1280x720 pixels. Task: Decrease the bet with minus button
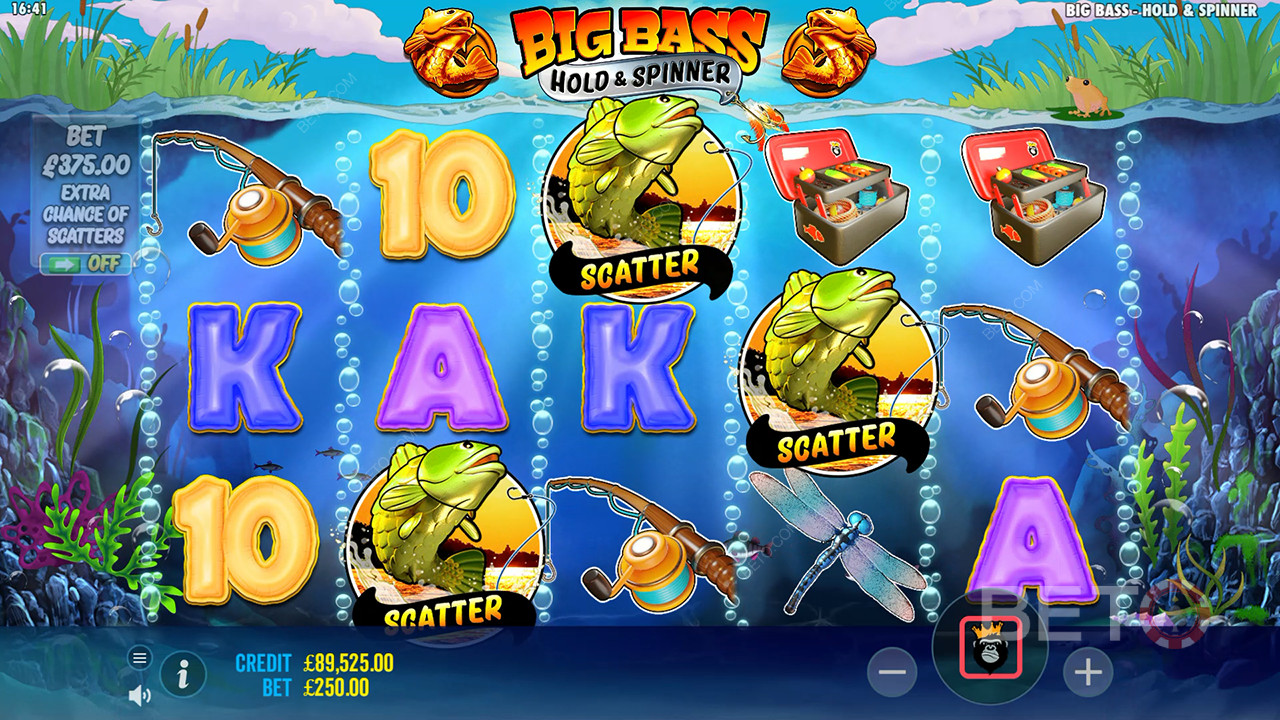tap(891, 673)
